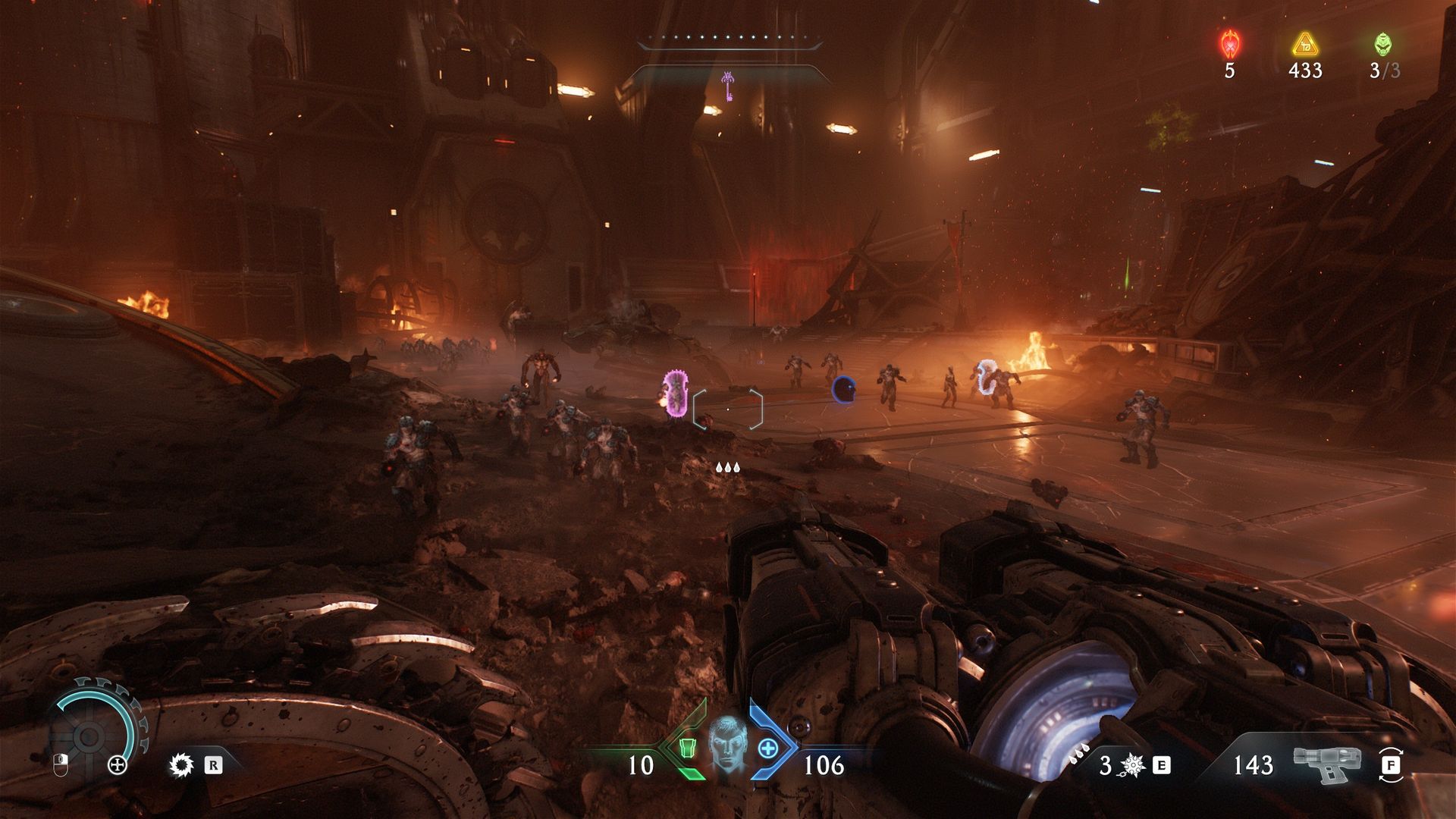
Task: Click the red demon skull counter icon
Action: [1229, 45]
